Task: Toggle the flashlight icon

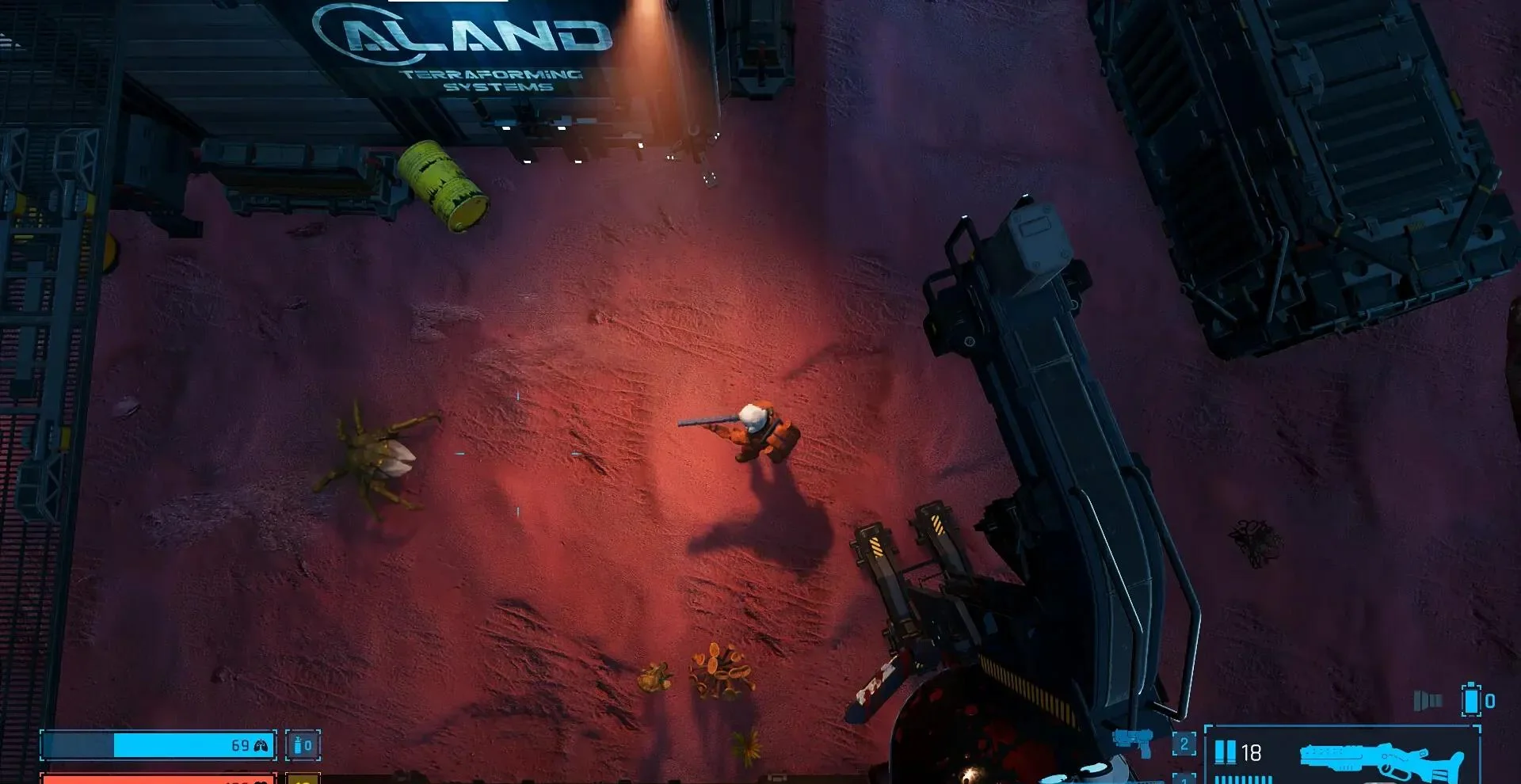Action: click(1428, 701)
